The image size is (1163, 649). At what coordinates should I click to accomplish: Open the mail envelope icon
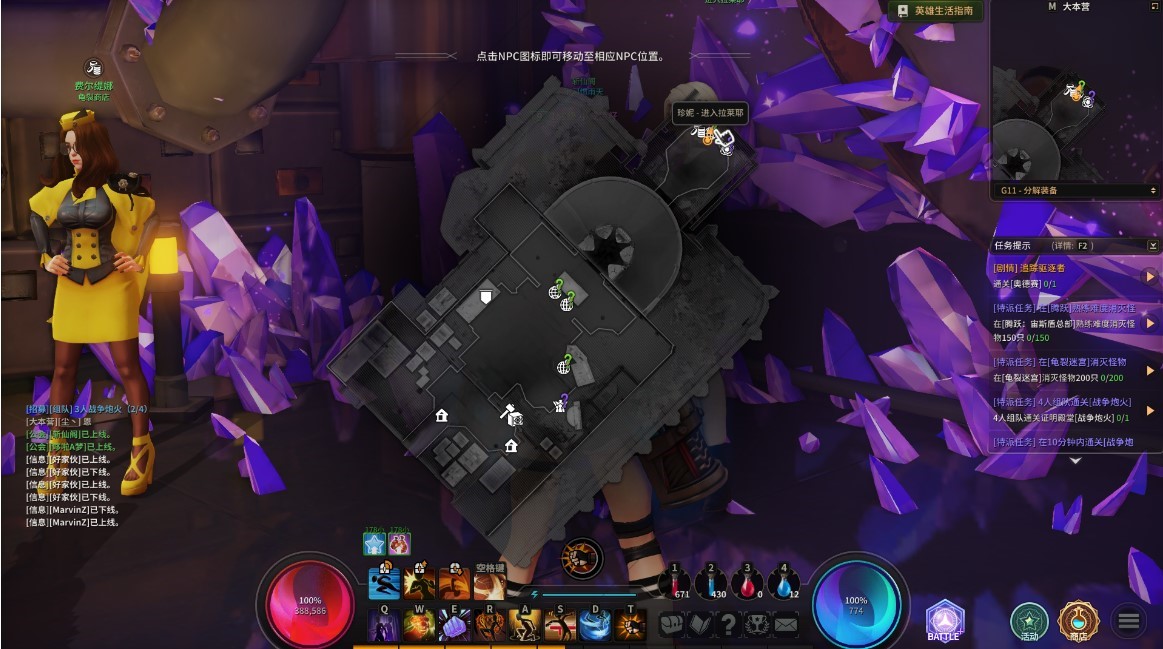click(786, 625)
